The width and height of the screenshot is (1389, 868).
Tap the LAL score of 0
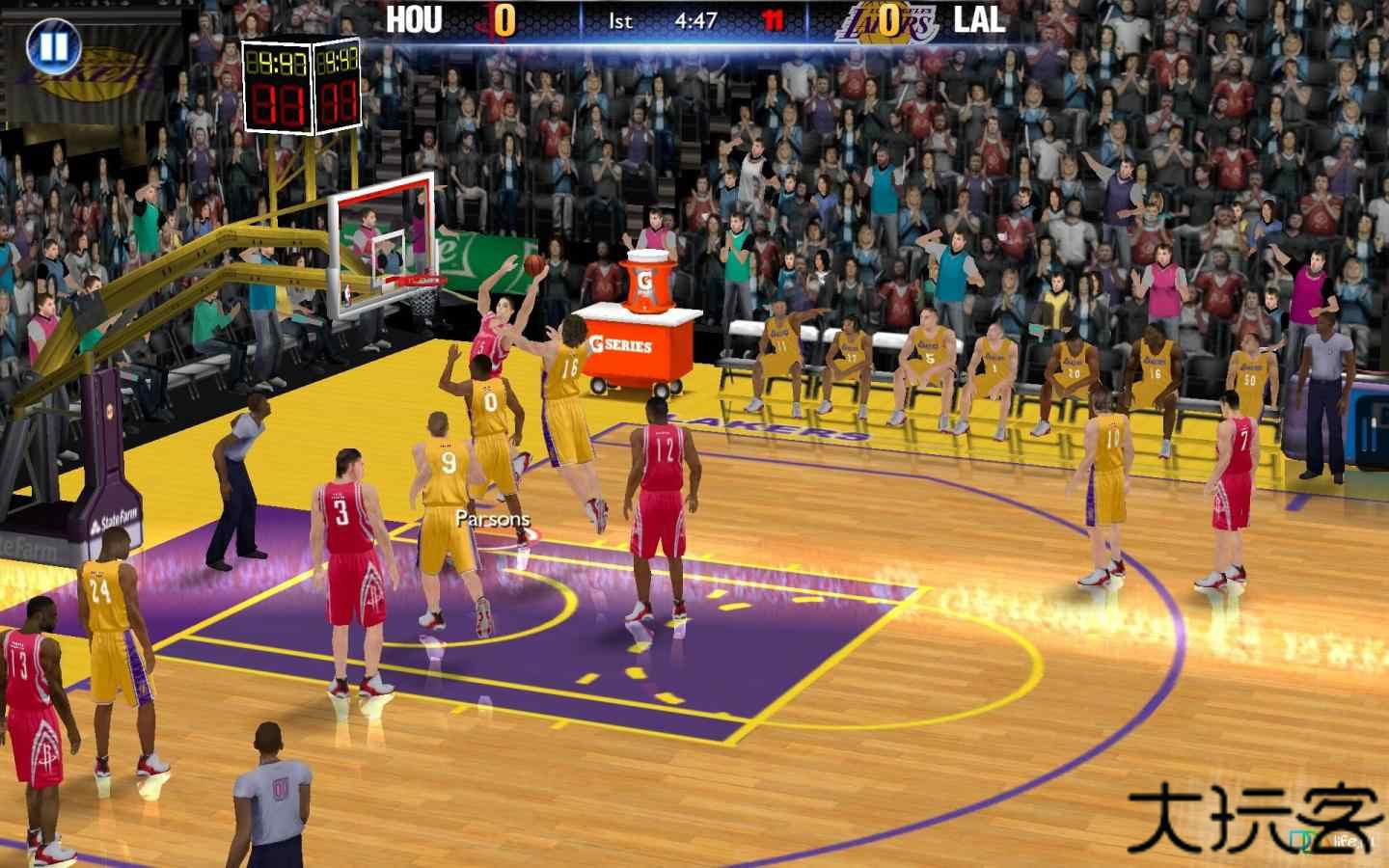(888, 21)
